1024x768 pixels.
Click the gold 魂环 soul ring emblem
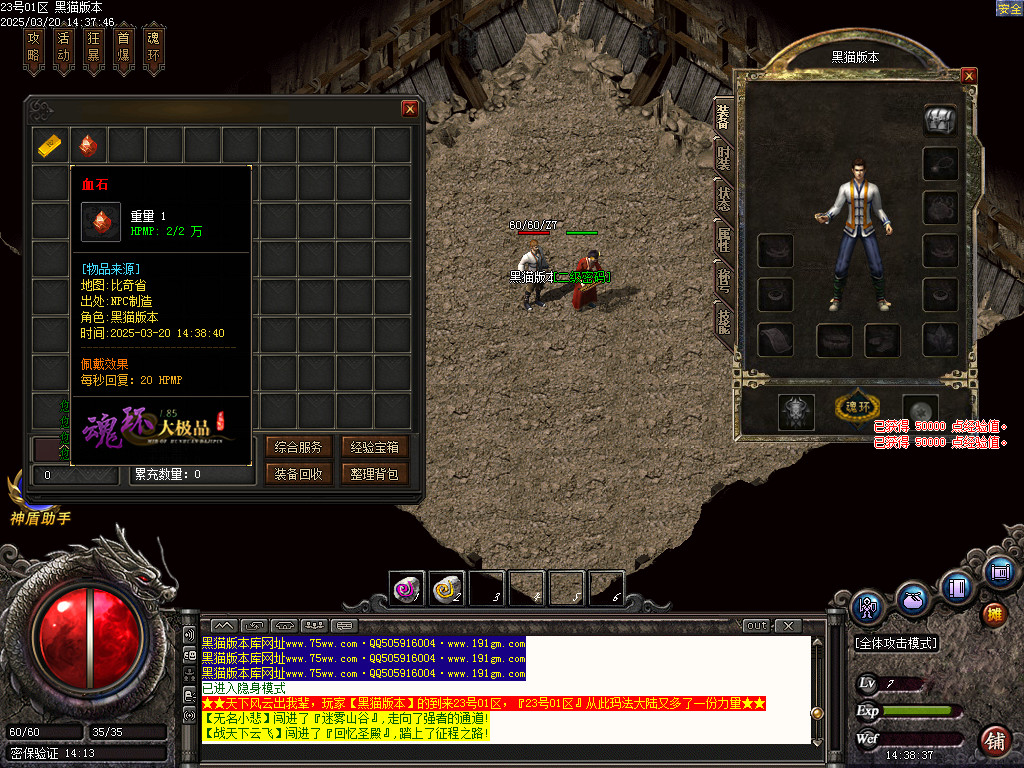coord(858,408)
